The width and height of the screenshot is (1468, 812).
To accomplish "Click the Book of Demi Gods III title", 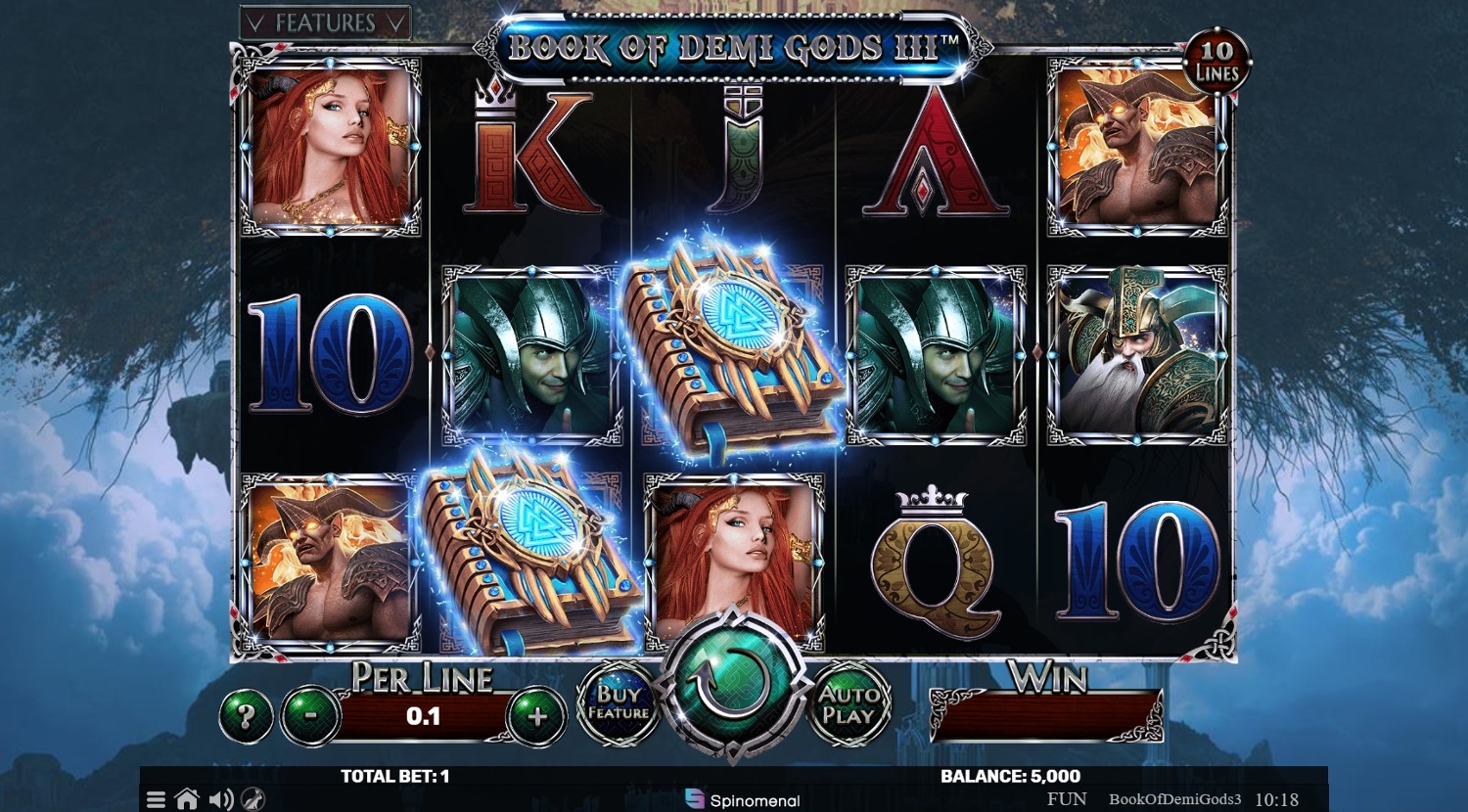I will tap(731, 44).
